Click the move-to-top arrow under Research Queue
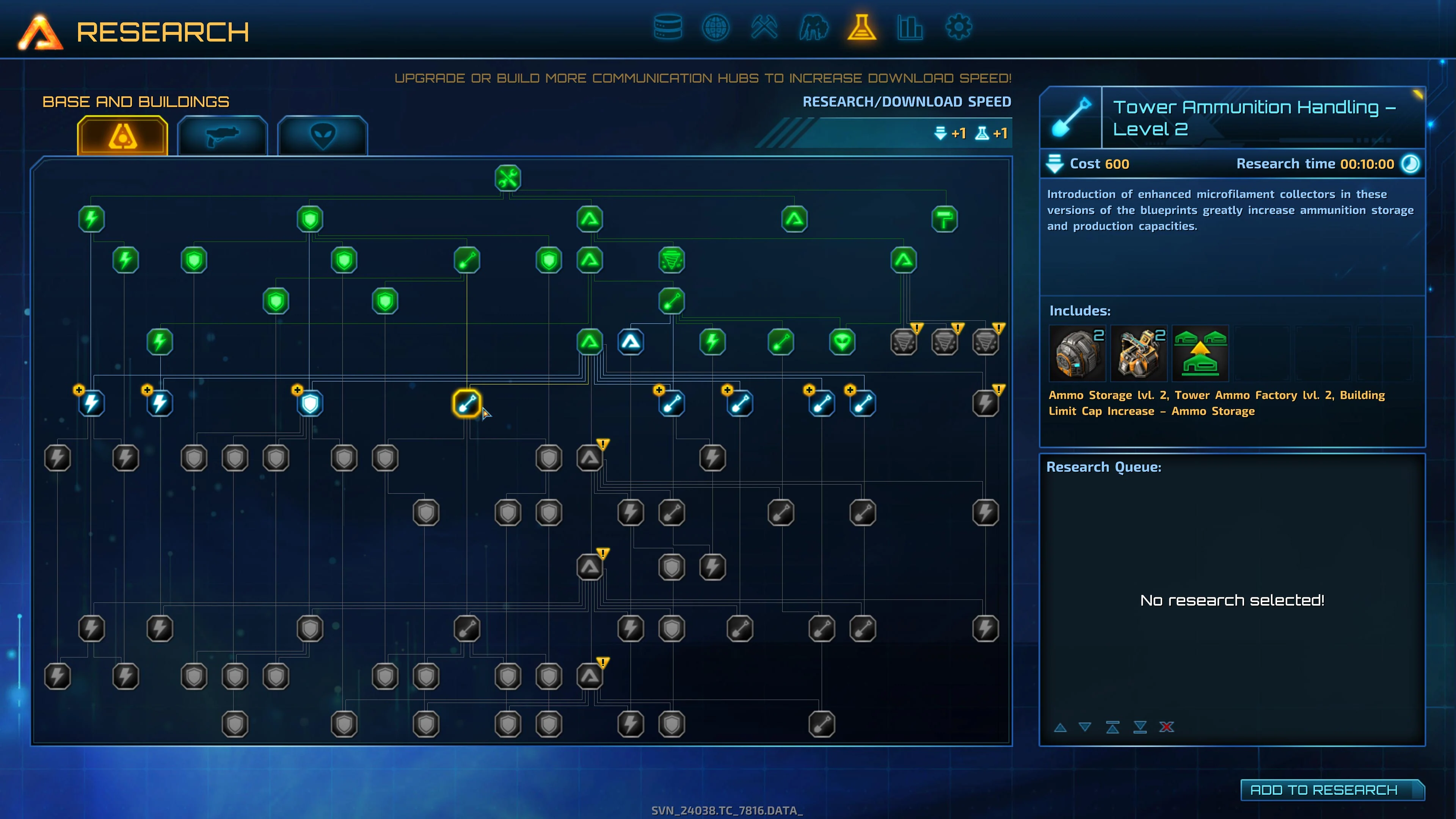1456x819 pixels. (x=1112, y=728)
